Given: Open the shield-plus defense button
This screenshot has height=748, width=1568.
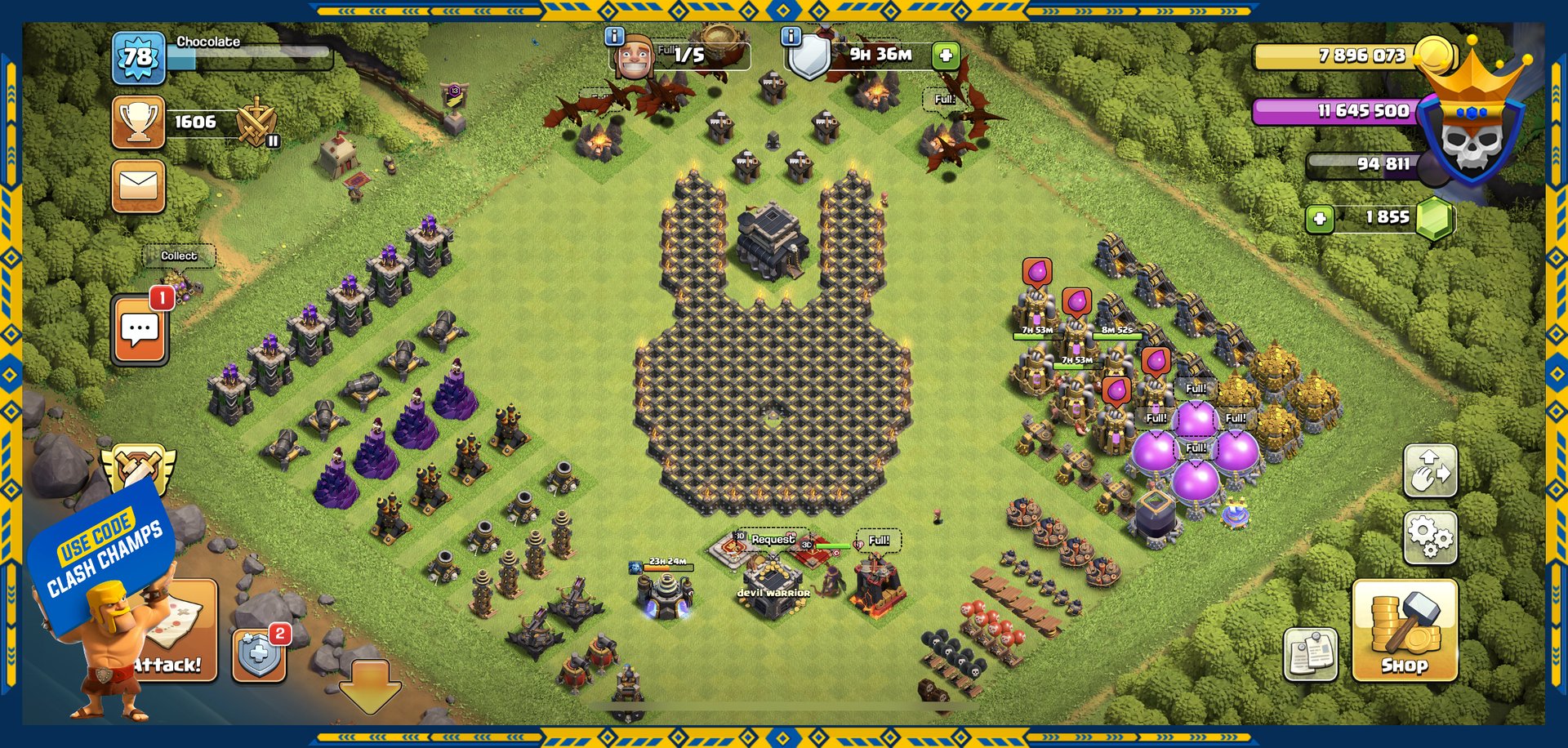Looking at the screenshot, I should coord(259,654).
